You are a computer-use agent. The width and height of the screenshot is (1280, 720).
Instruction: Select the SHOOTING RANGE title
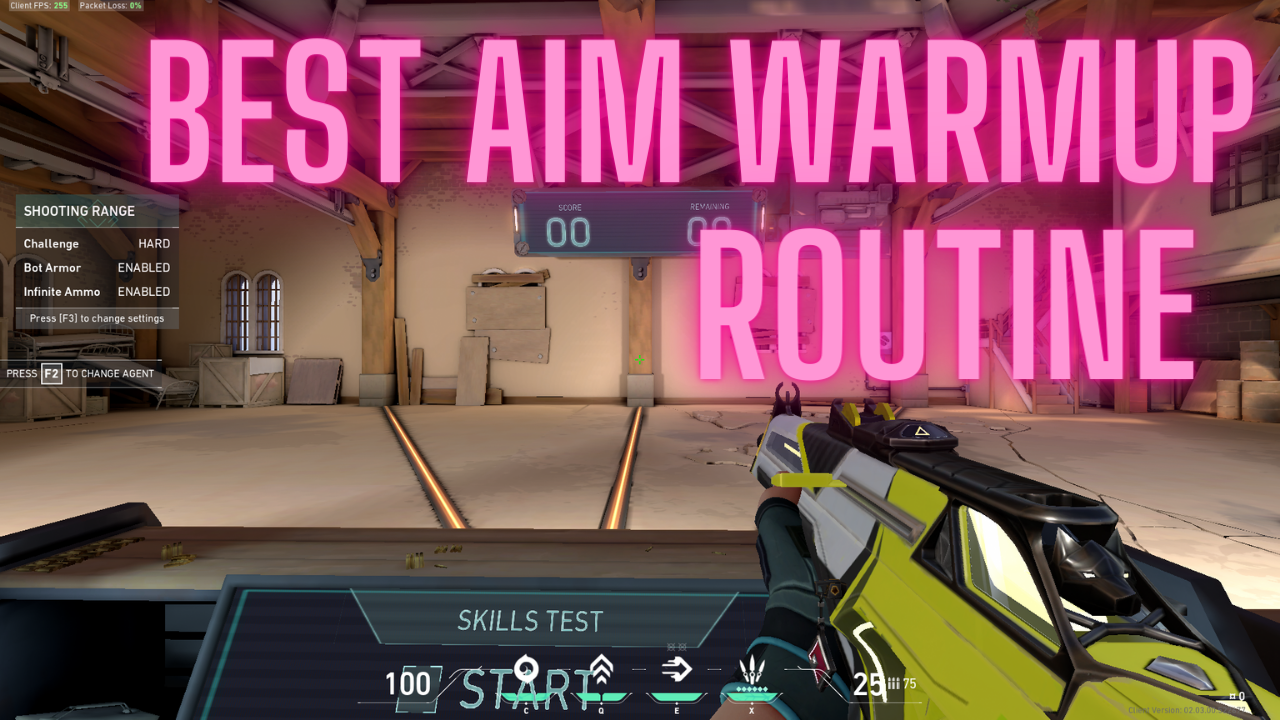pyautogui.click(x=79, y=211)
